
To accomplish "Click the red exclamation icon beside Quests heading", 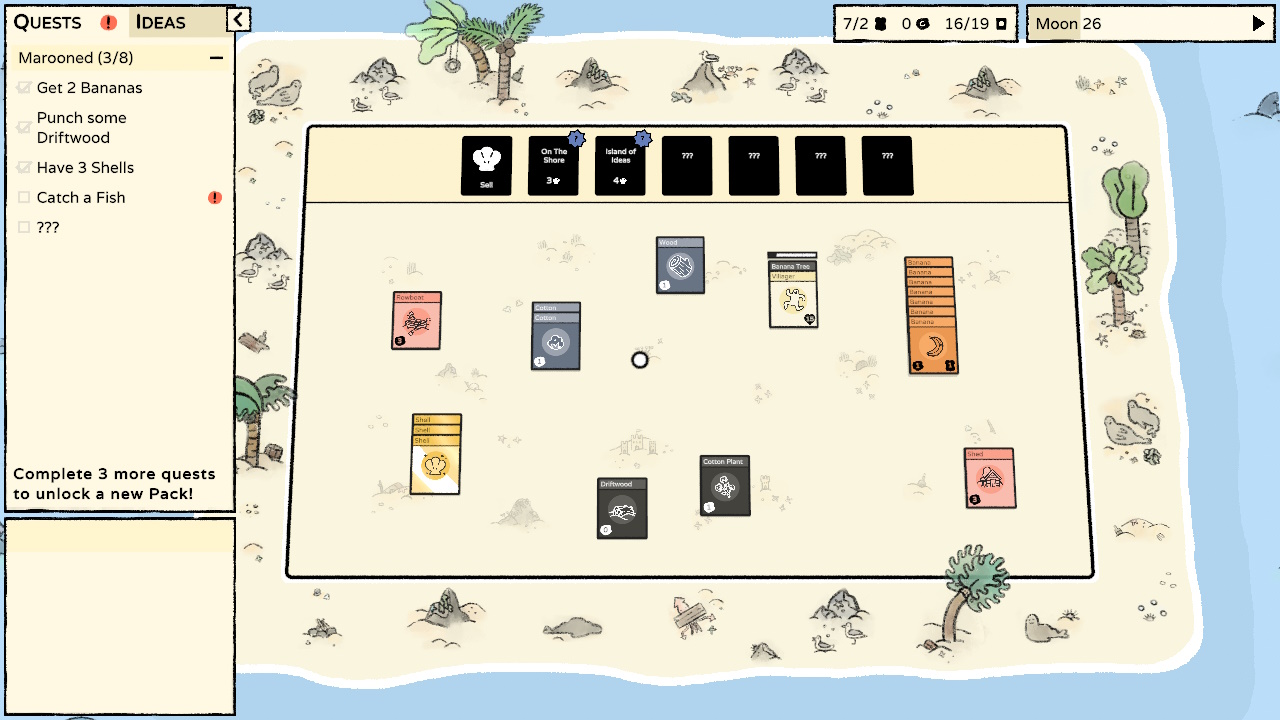I will click(108, 22).
